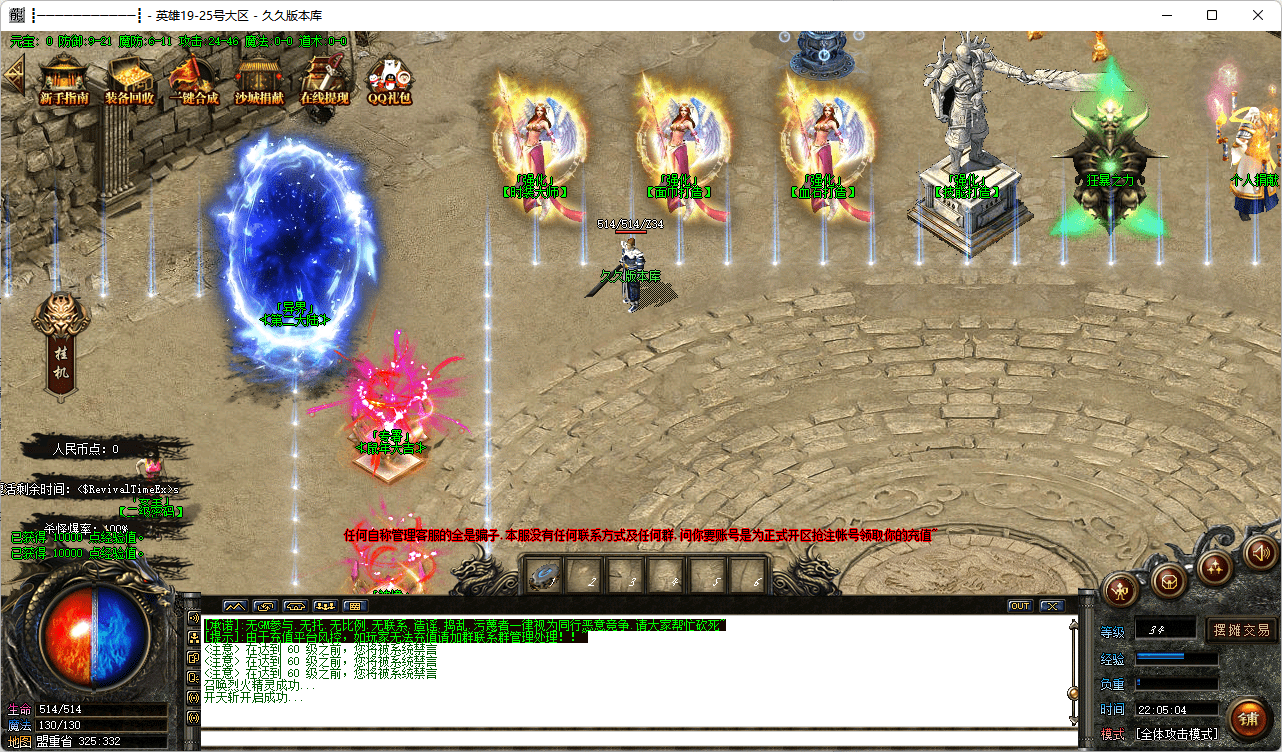Image resolution: width=1282 pixels, height=752 pixels.
Task: Maximize the game window
Action: pyautogui.click(x=1212, y=15)
